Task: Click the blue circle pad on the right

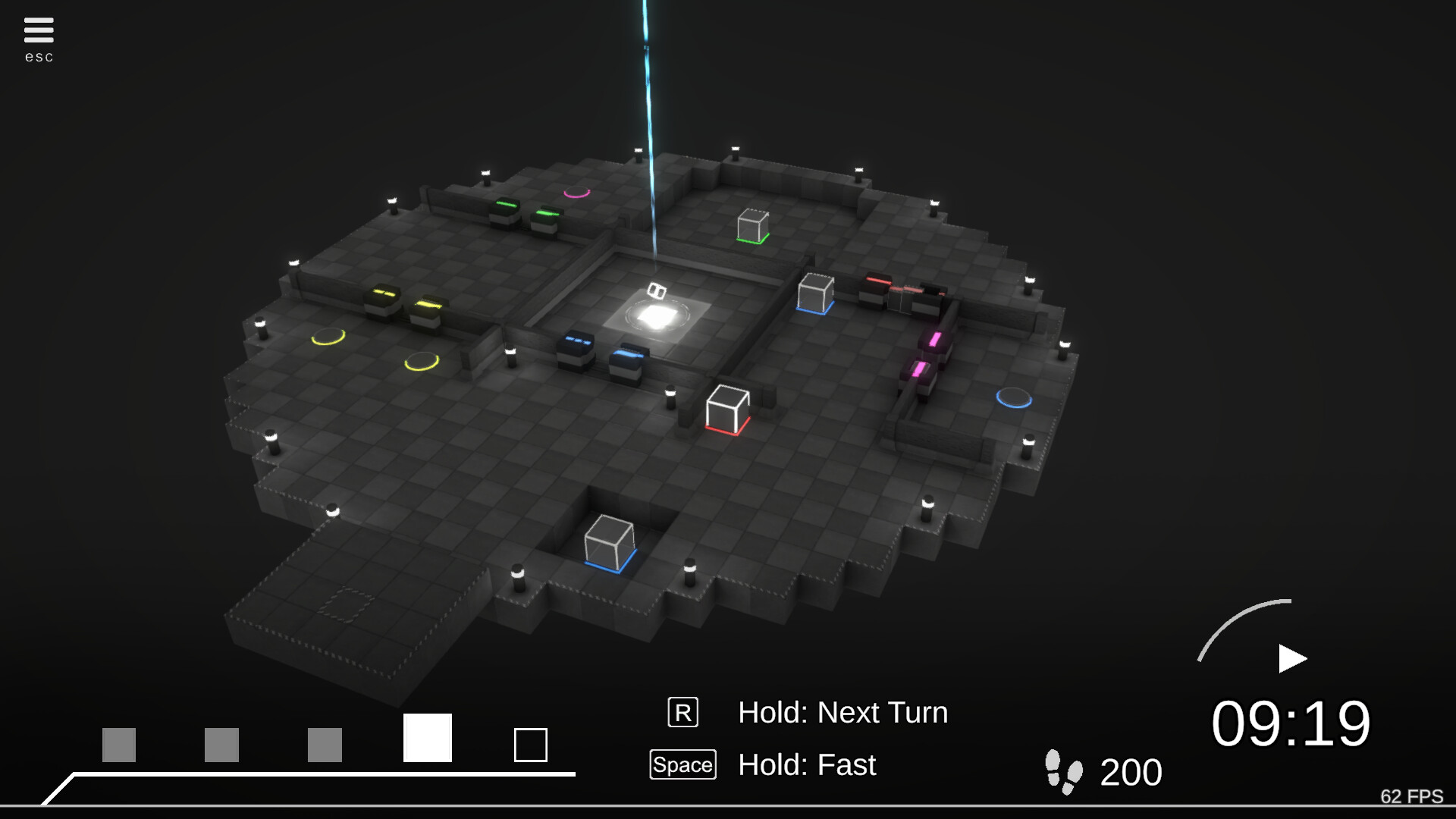Action: (1015, 397)
